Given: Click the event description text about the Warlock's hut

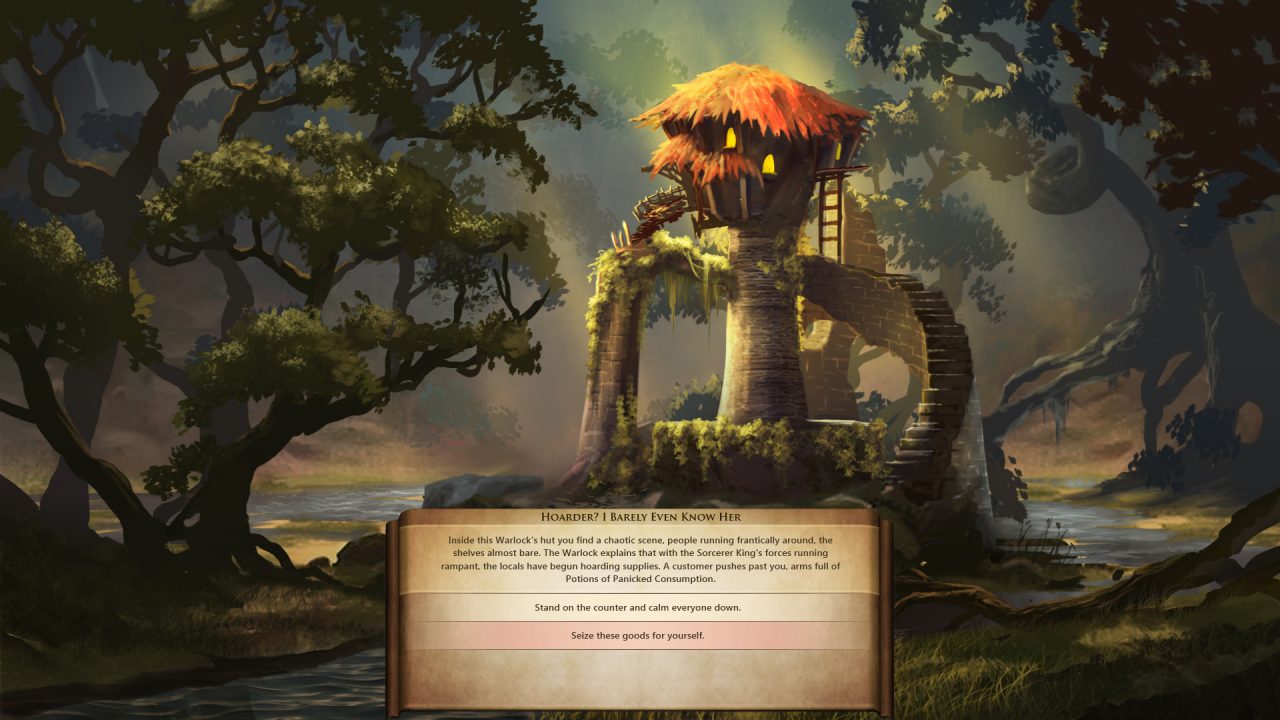Looking at the screenshot, I should [x=640, y=555].
